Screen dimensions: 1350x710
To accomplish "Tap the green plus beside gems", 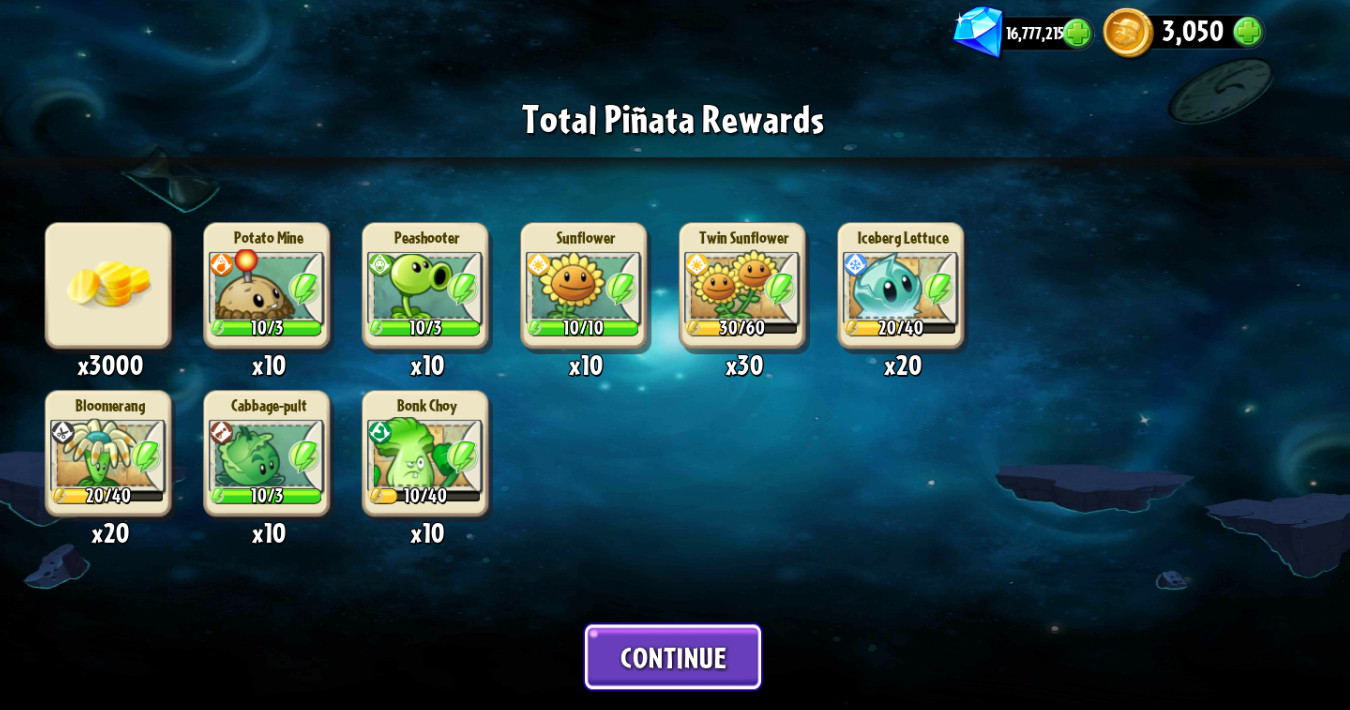I will (1076, 33).
